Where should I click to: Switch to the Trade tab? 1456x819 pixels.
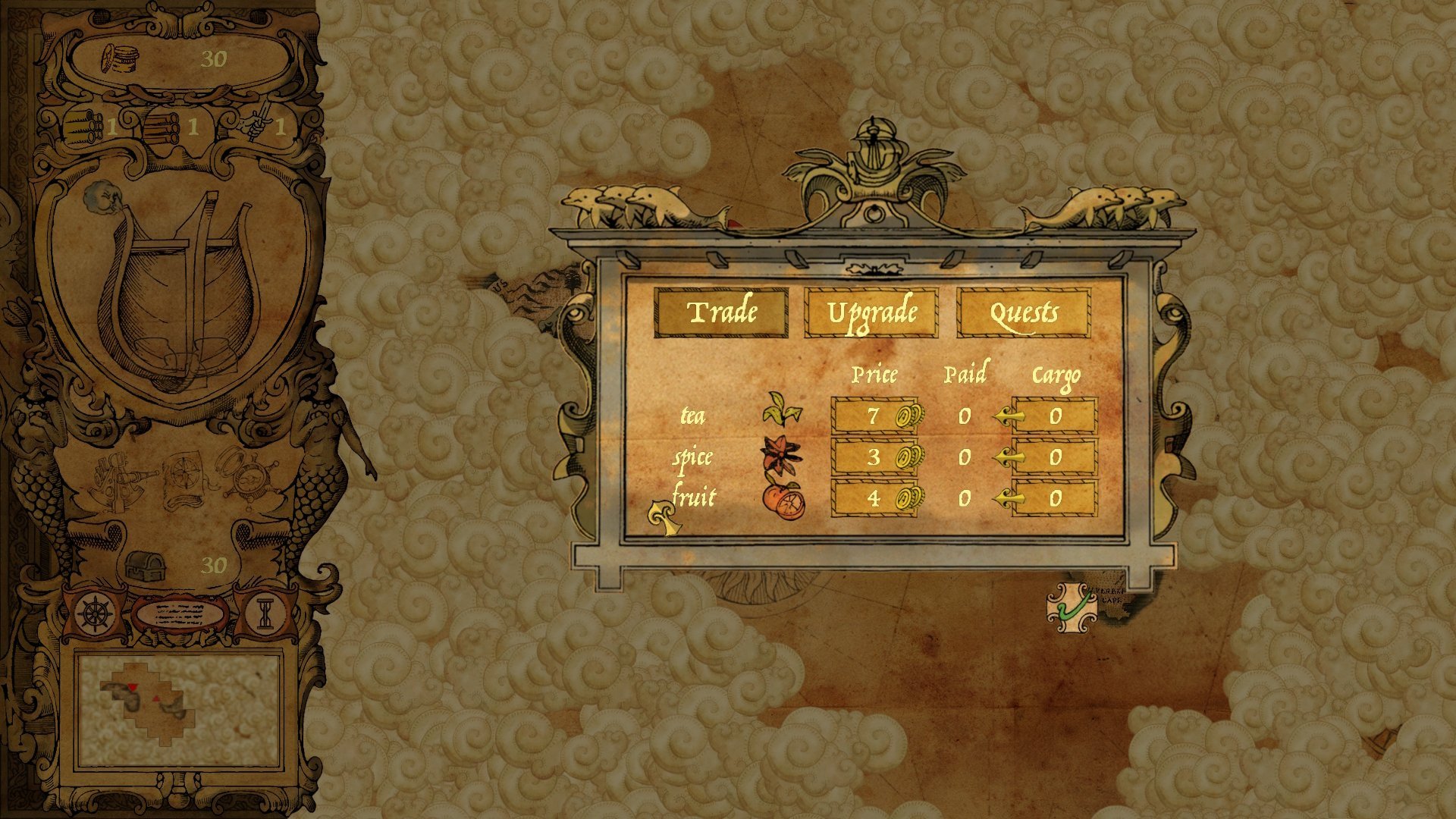(721, 312)
